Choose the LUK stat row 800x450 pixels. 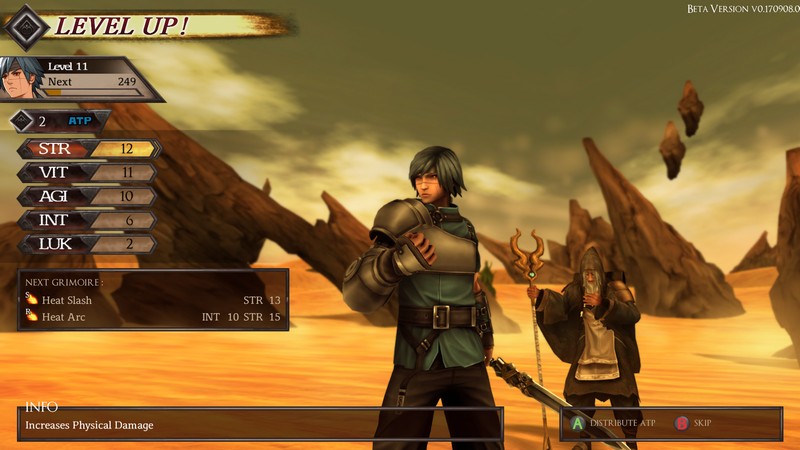[x=88, y=245]
